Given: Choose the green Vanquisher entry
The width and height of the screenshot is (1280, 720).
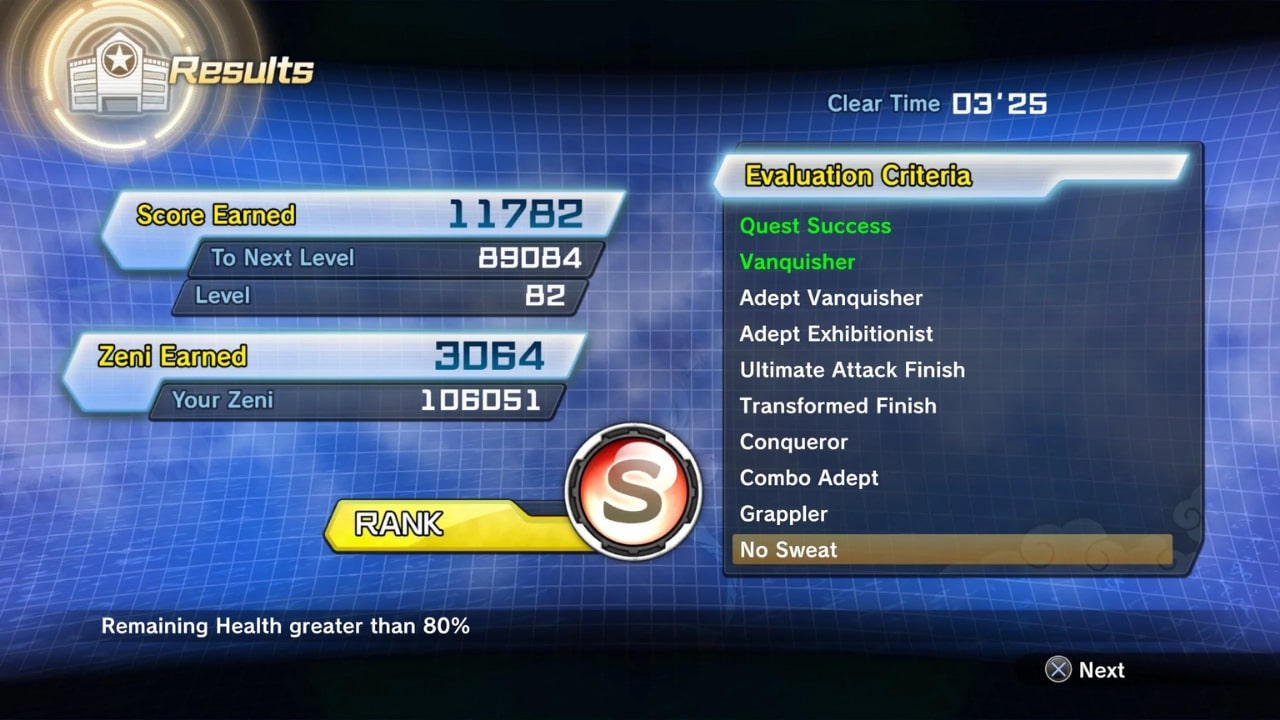Looking at the screenshot, I should pyautogui.click(x=797, y=262).
